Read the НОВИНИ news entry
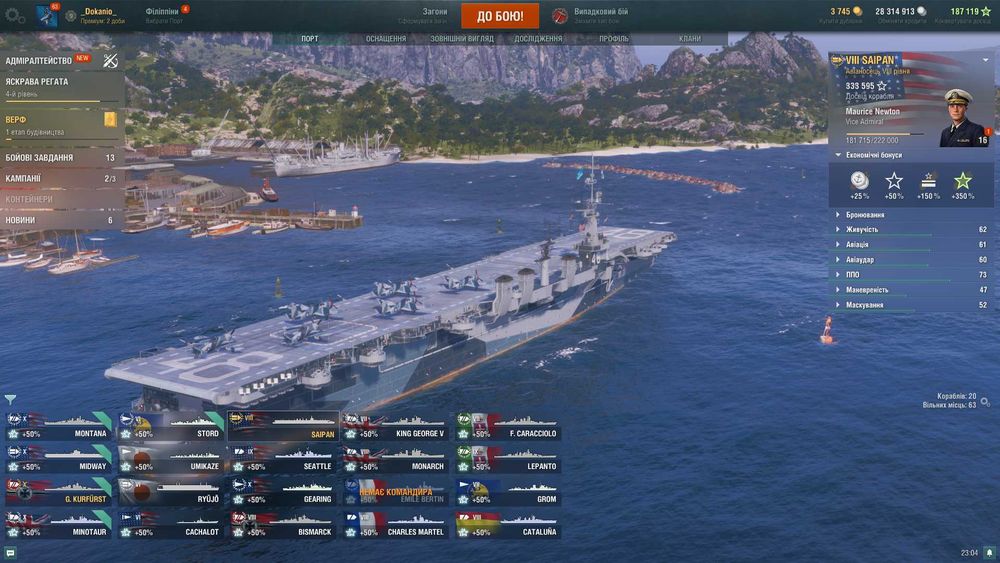 pos(20,220)
